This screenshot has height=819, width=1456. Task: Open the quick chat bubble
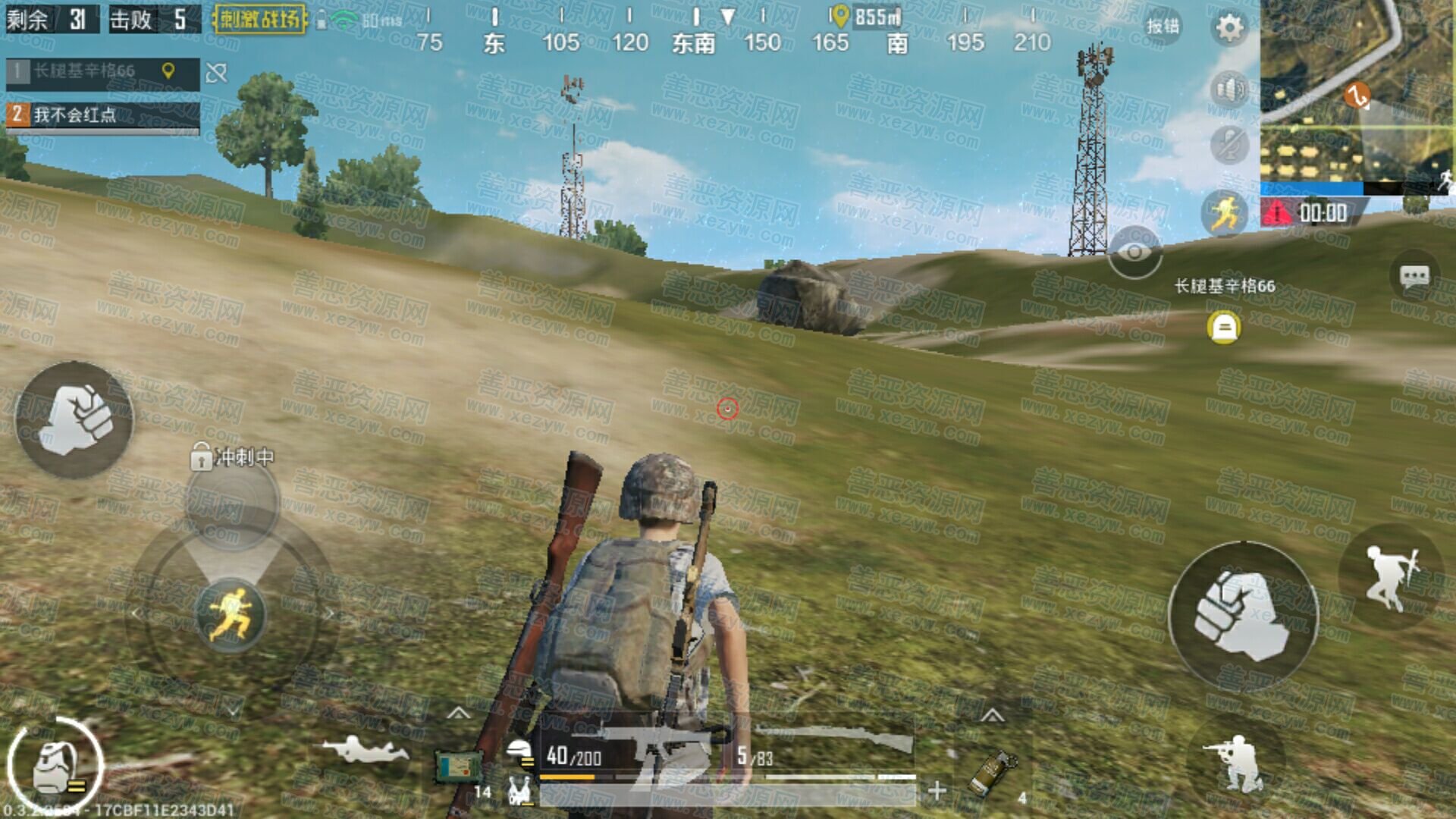pyautogui.click(x=1414, y=277)
